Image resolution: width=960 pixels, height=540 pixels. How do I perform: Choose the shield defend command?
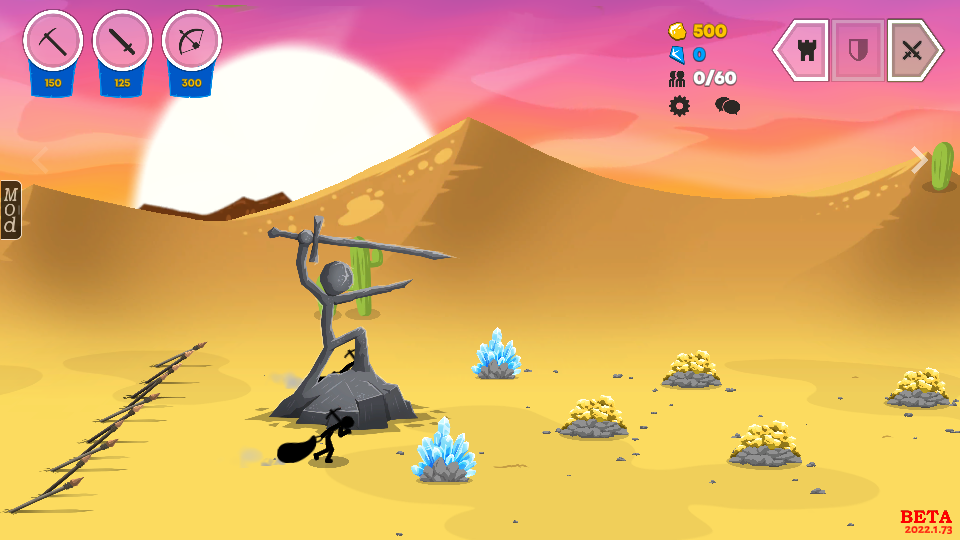pyautogui.click(x=857, y=50)
